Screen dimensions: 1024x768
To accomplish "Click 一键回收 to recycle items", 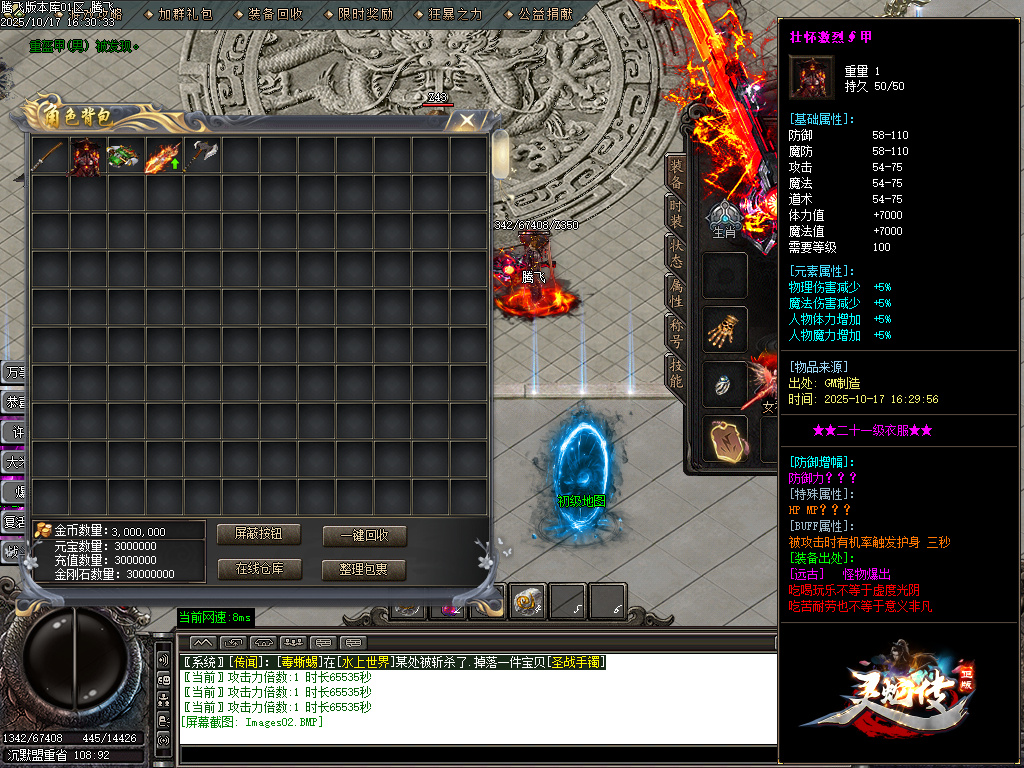I will (x=364, y=535).
